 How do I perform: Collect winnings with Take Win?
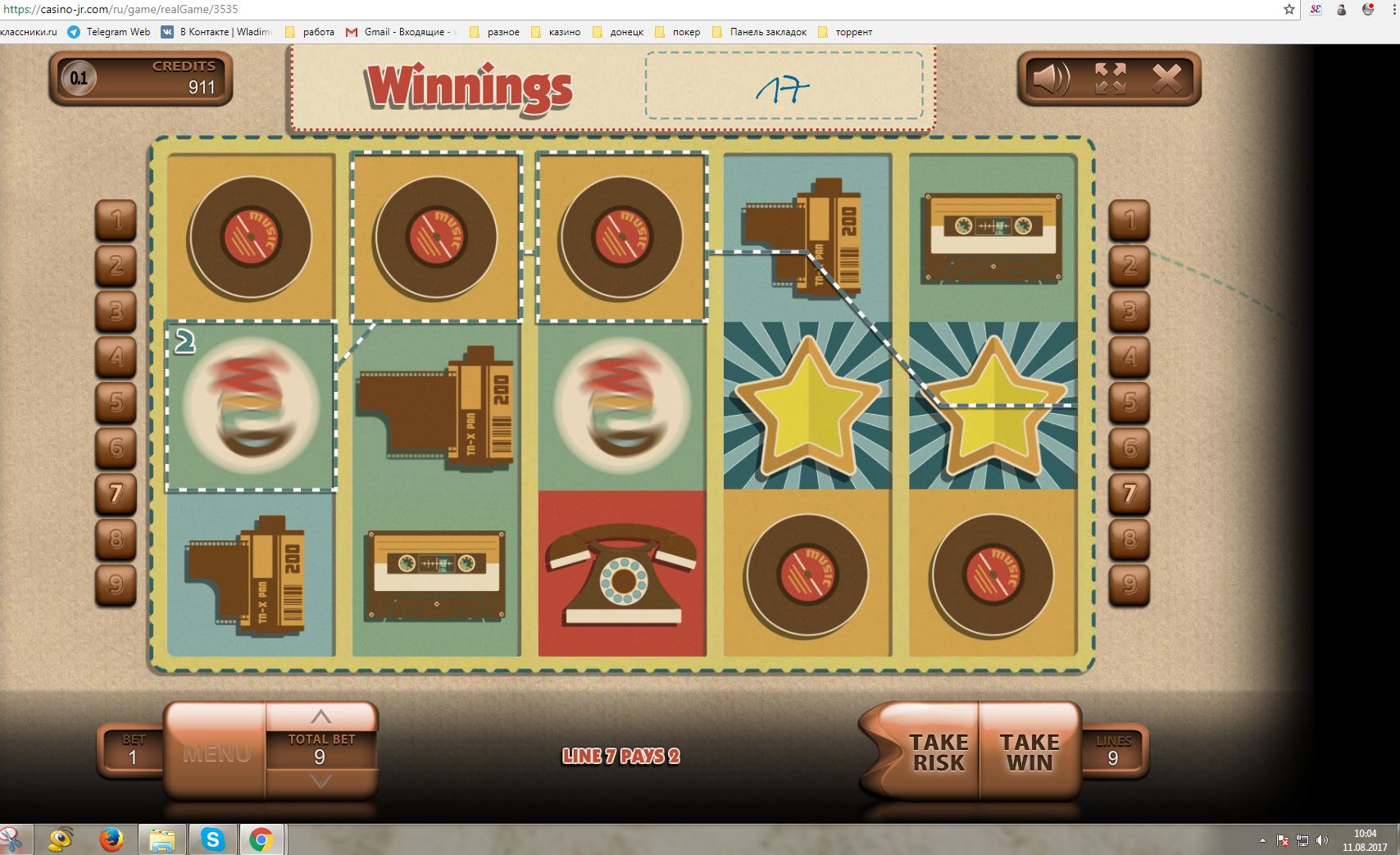pyautogui.click(x=1030, y=752)
